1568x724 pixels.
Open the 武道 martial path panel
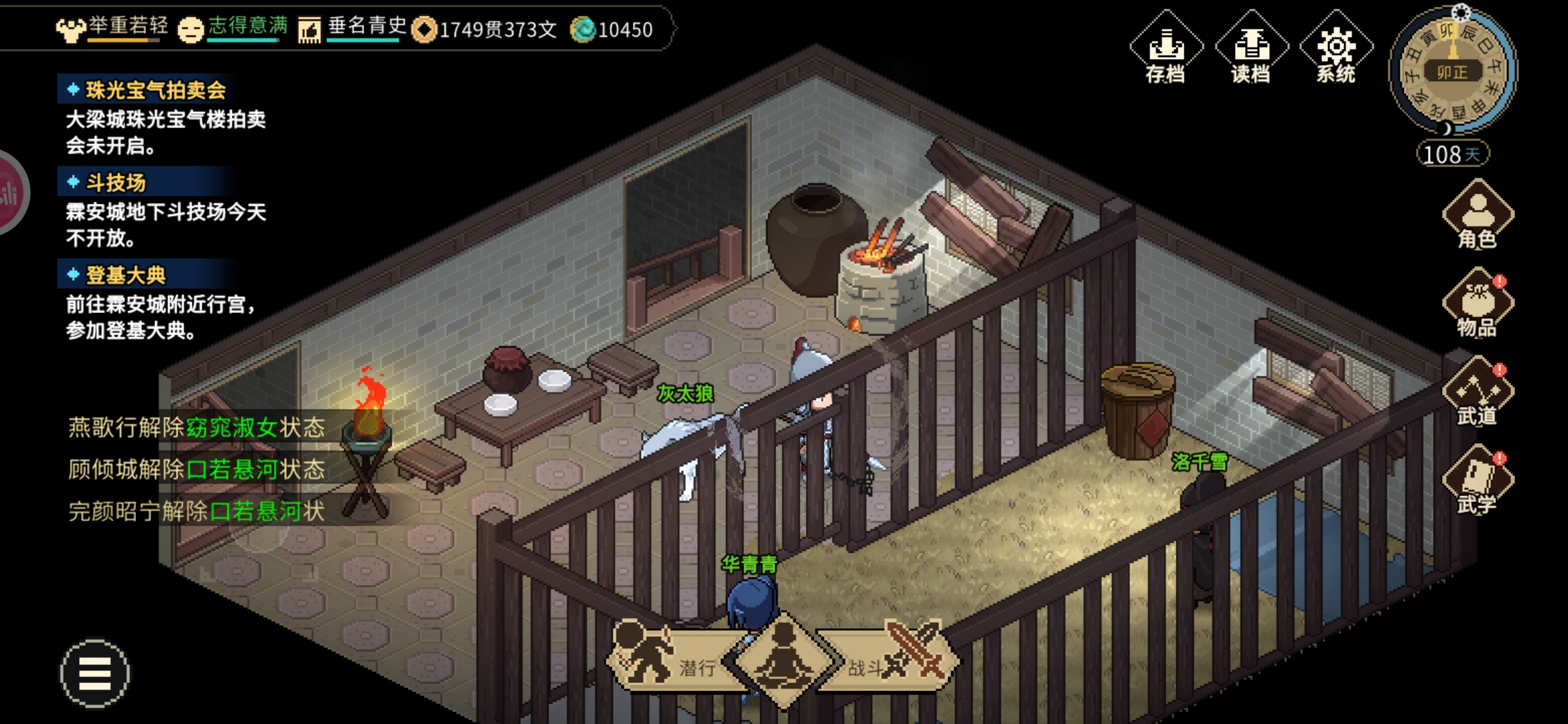1478,393
